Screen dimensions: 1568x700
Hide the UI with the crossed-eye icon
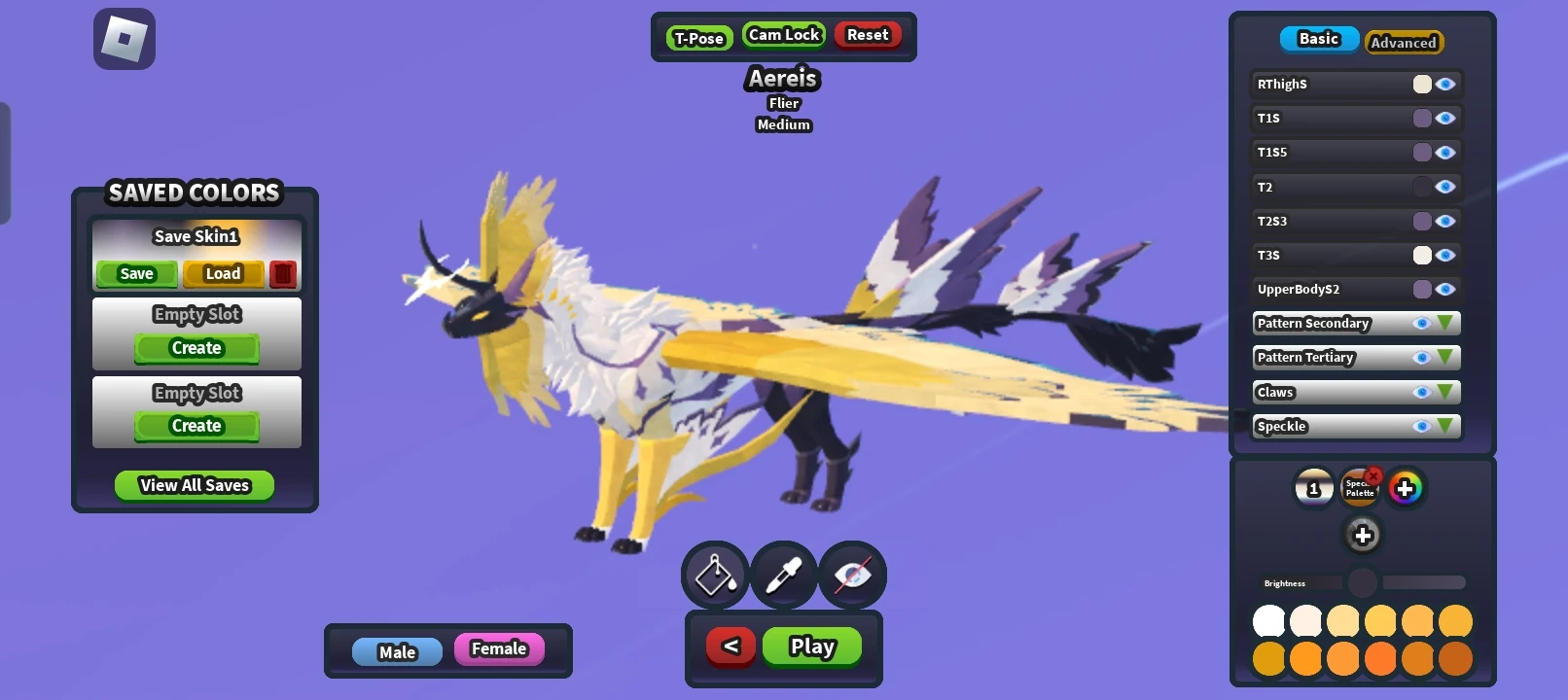coord(852,575)
